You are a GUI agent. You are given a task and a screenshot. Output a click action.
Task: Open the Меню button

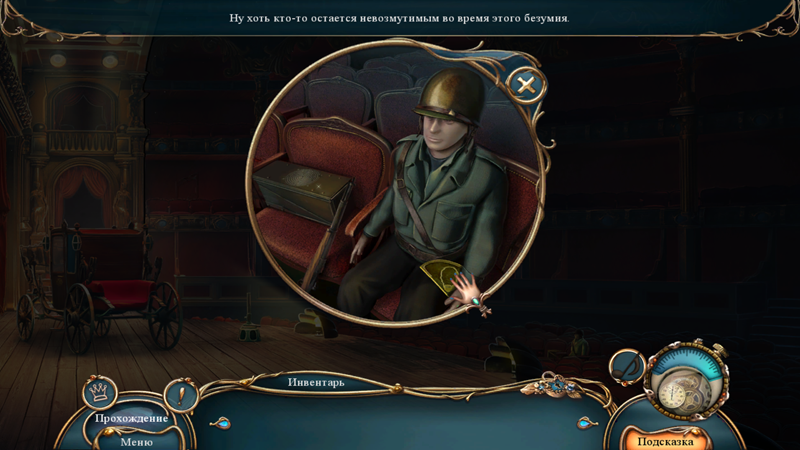click(136, 441)
